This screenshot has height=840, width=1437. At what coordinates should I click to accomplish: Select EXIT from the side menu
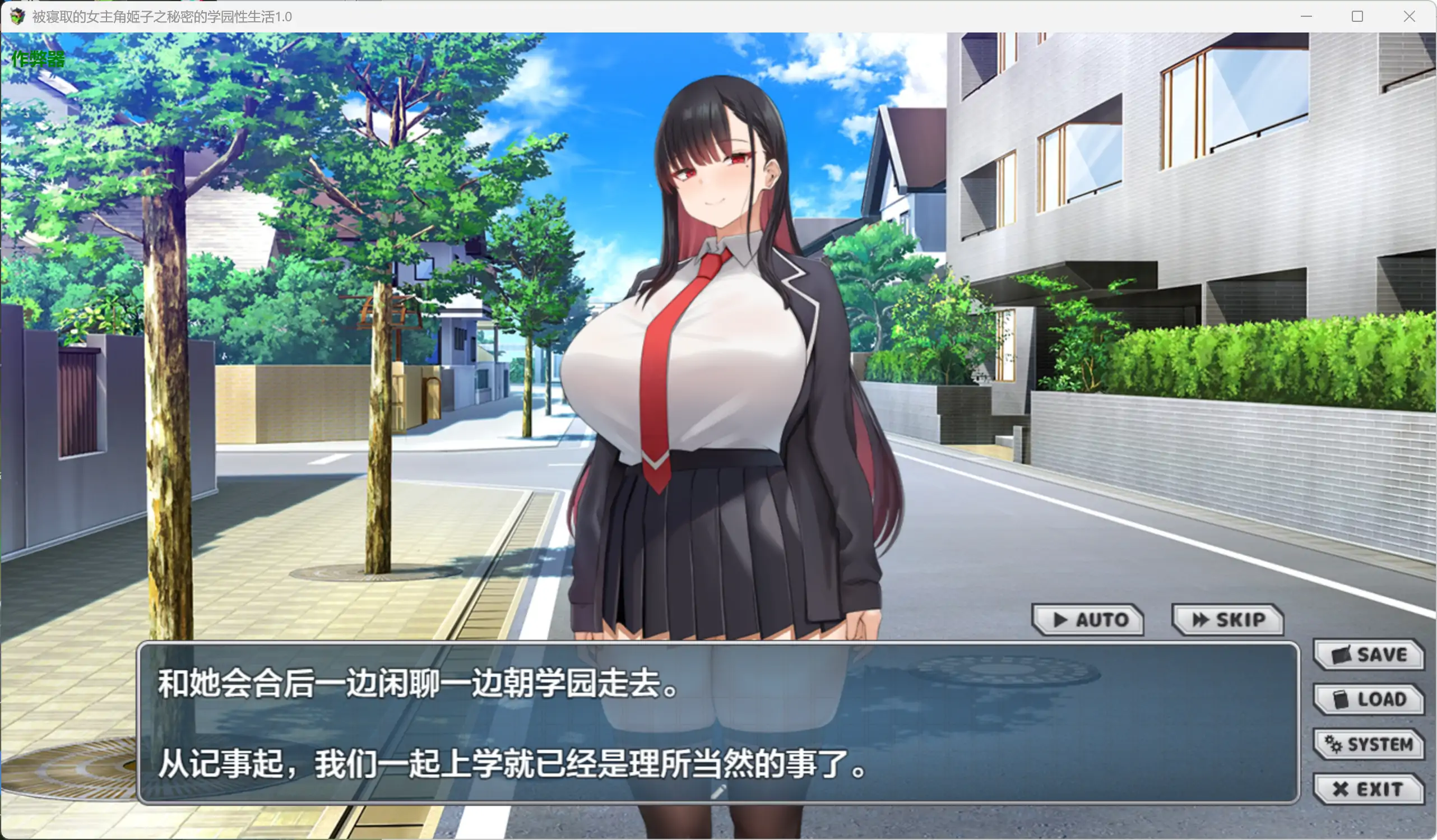pos(1370,788)
